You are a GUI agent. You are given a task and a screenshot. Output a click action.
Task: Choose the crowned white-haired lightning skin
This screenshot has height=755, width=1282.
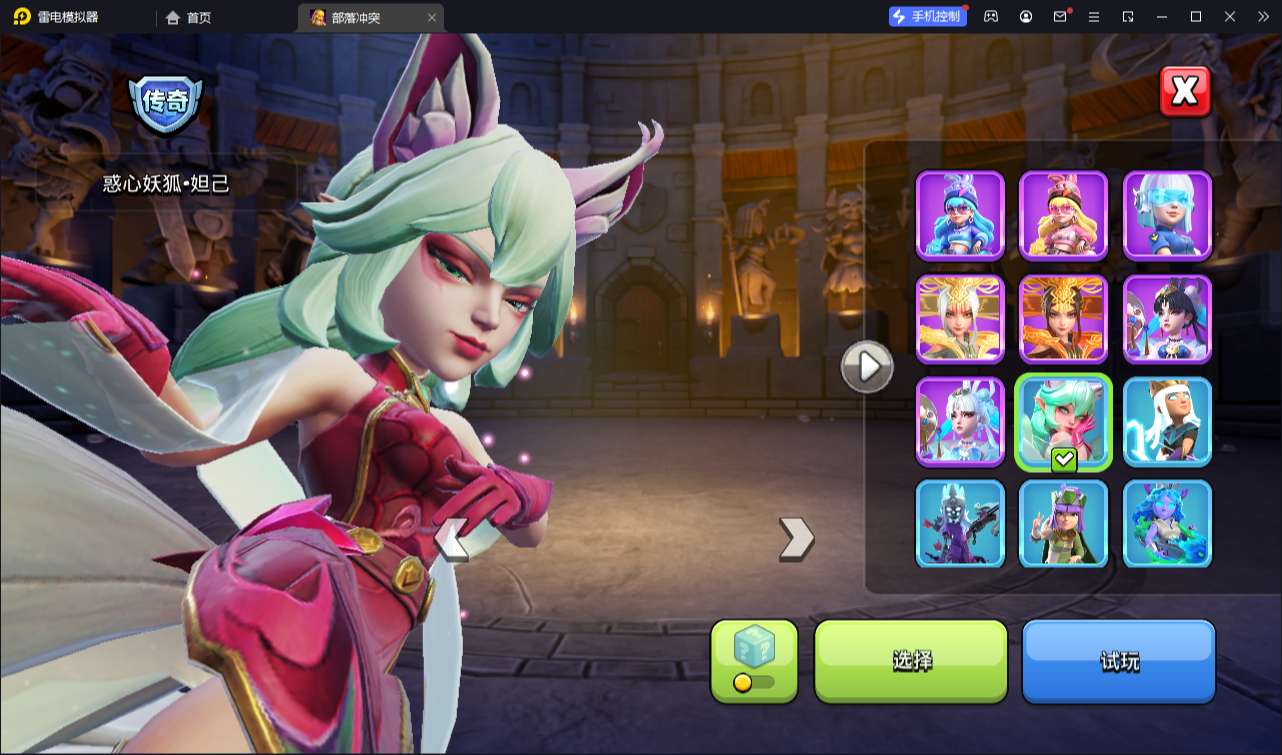point(1167,422)
